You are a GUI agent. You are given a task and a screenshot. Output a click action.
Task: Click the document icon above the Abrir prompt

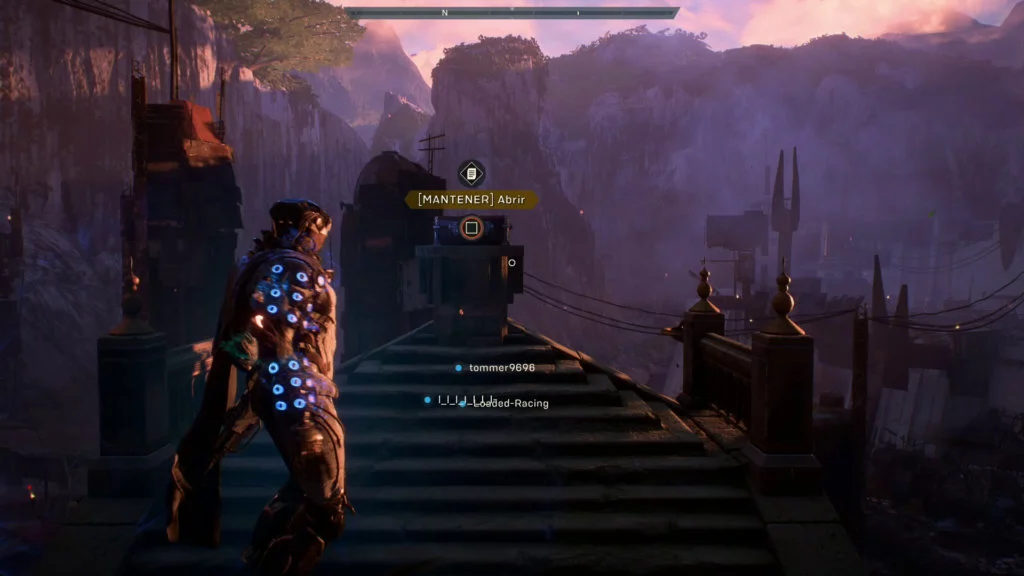pyautogui.click(x=471, y=173)
